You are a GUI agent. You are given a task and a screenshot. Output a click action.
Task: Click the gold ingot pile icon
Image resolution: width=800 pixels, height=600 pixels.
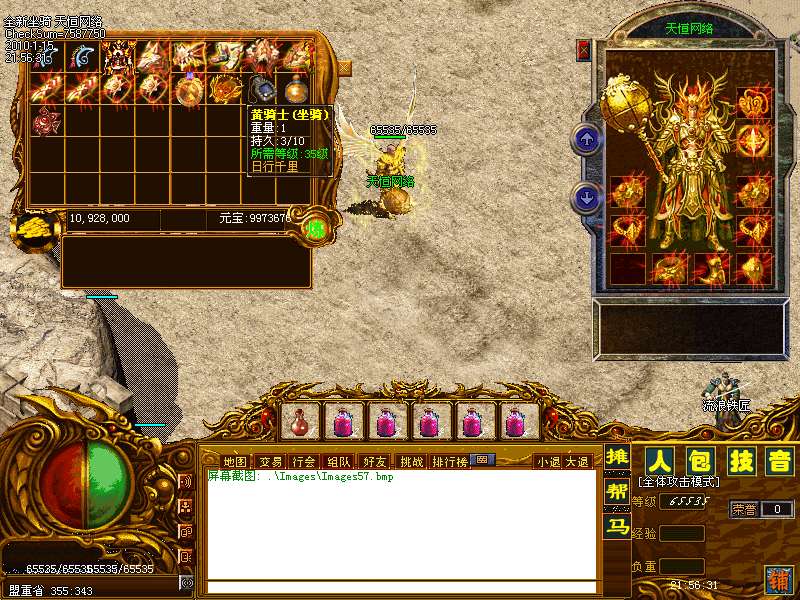click(x=33, y=228)
